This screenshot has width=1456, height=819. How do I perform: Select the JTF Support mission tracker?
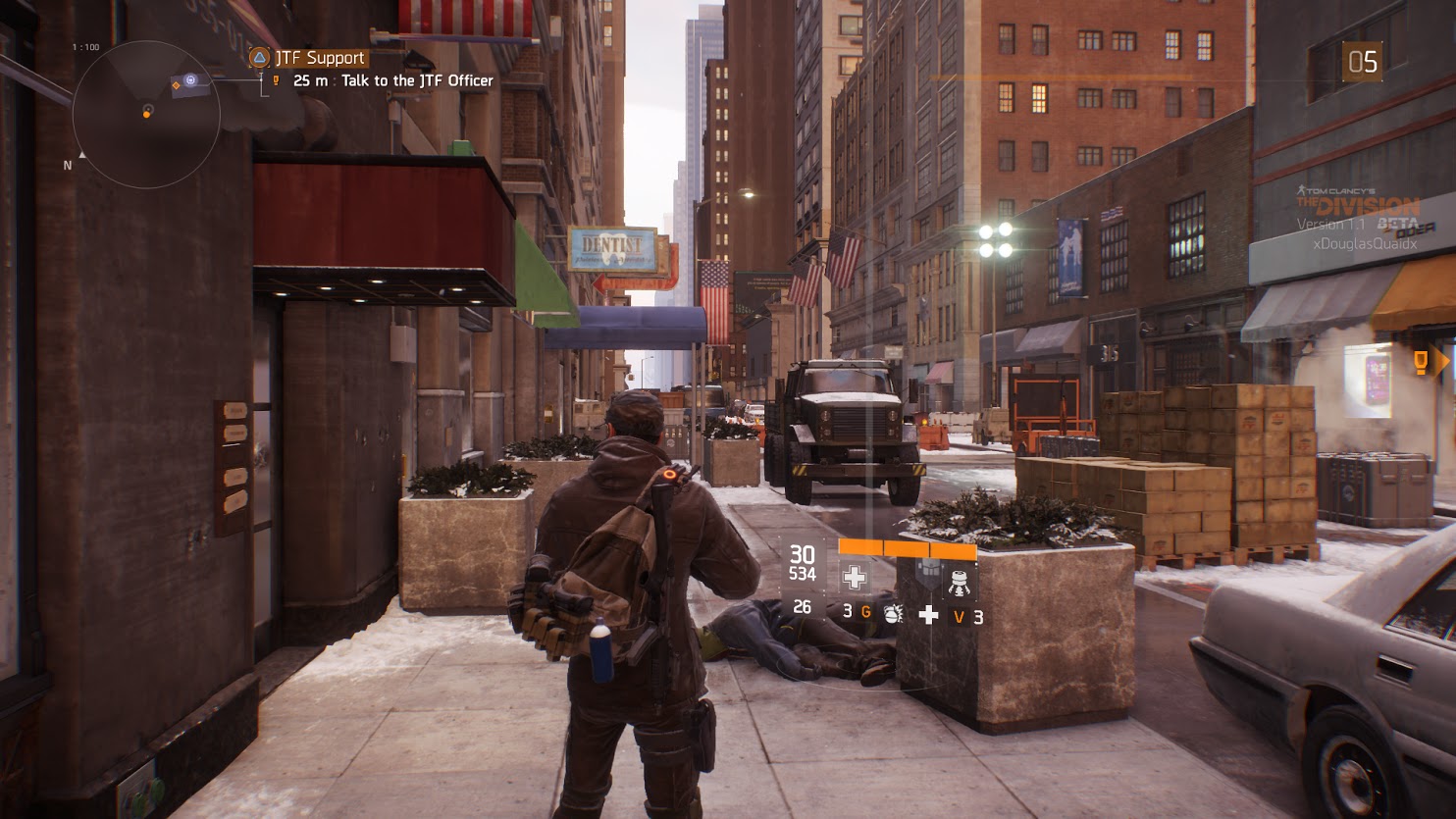click(x=308, y=58)
